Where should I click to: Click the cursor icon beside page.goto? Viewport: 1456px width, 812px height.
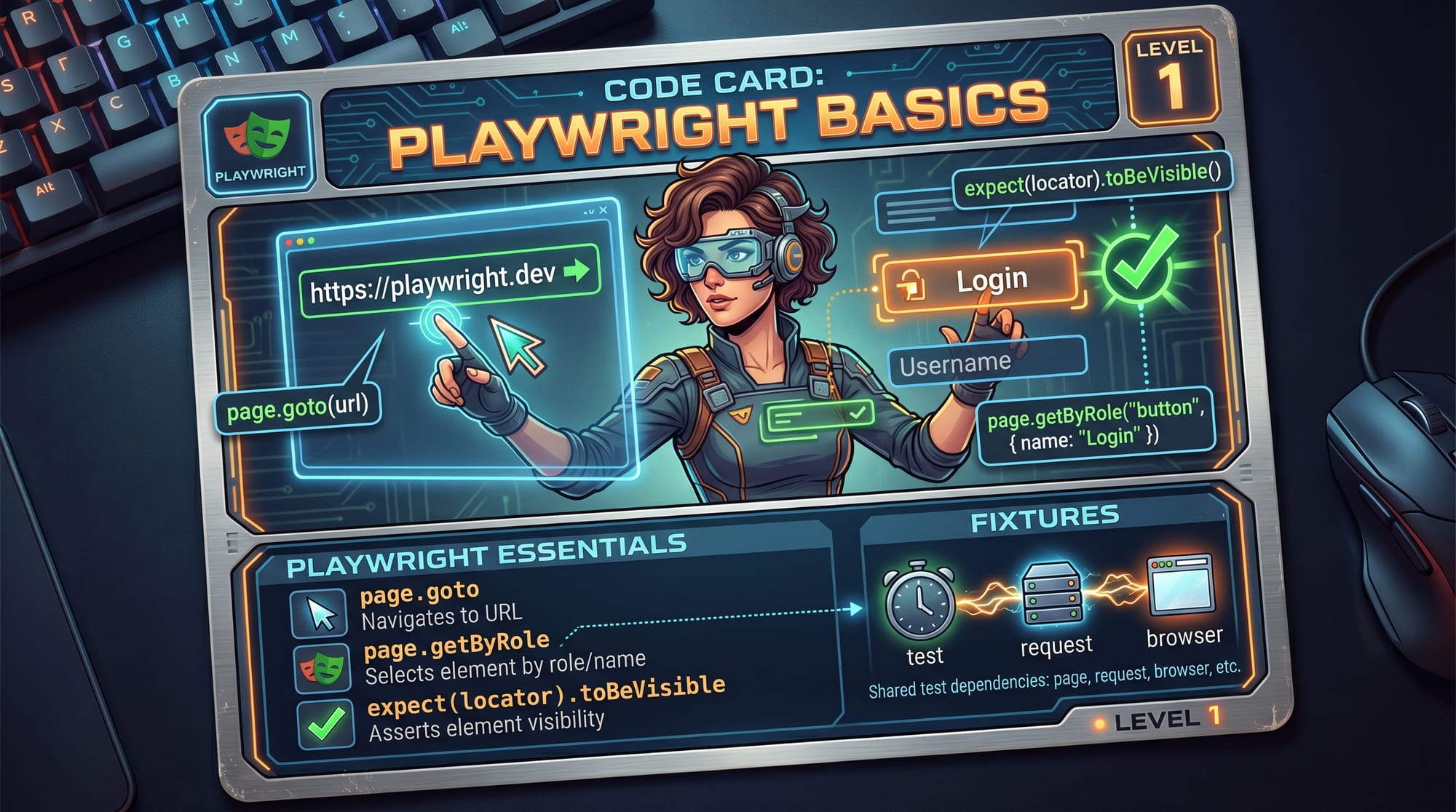pyautogui.click(x=320, y=613)
